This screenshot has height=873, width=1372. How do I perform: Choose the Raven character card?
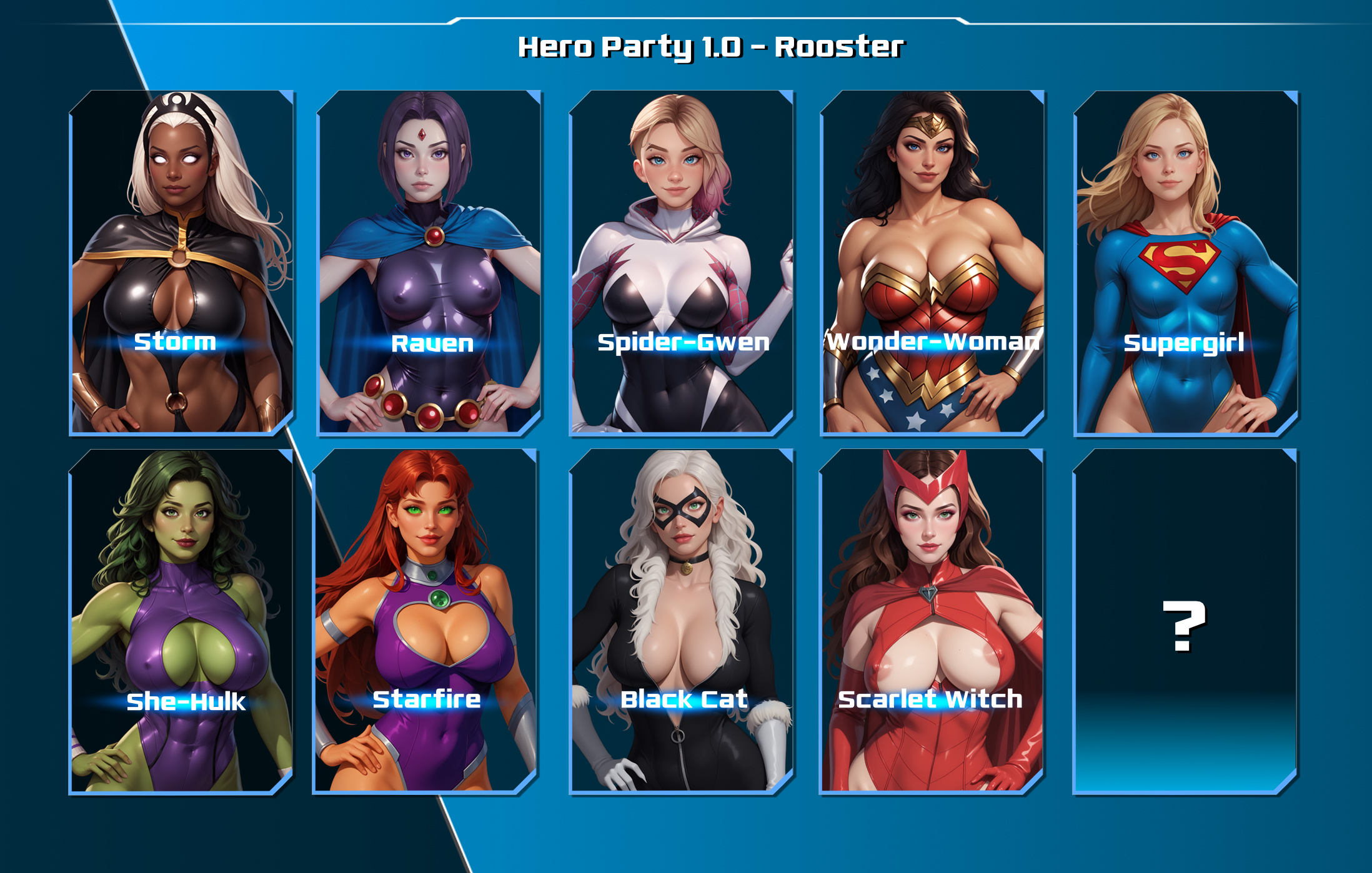[x=430, y=262]
